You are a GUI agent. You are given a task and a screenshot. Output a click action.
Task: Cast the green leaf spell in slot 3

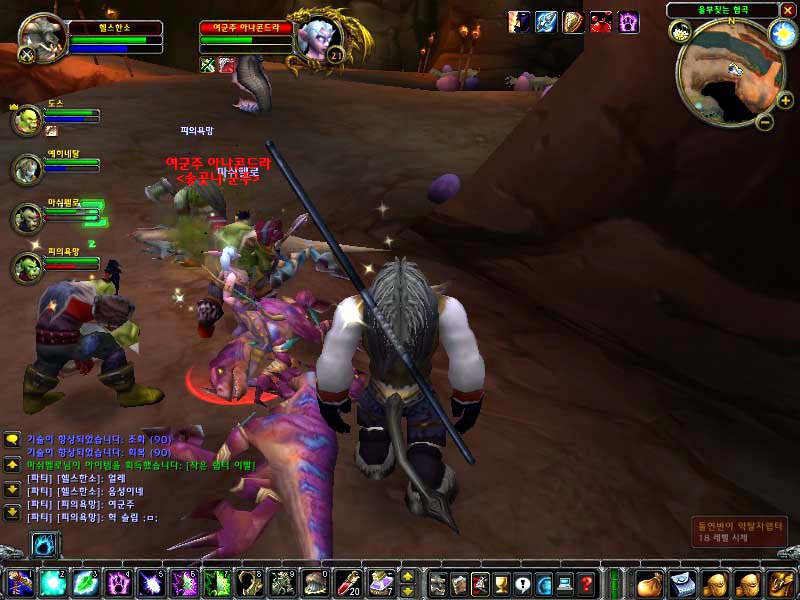(x=86, y=582)
